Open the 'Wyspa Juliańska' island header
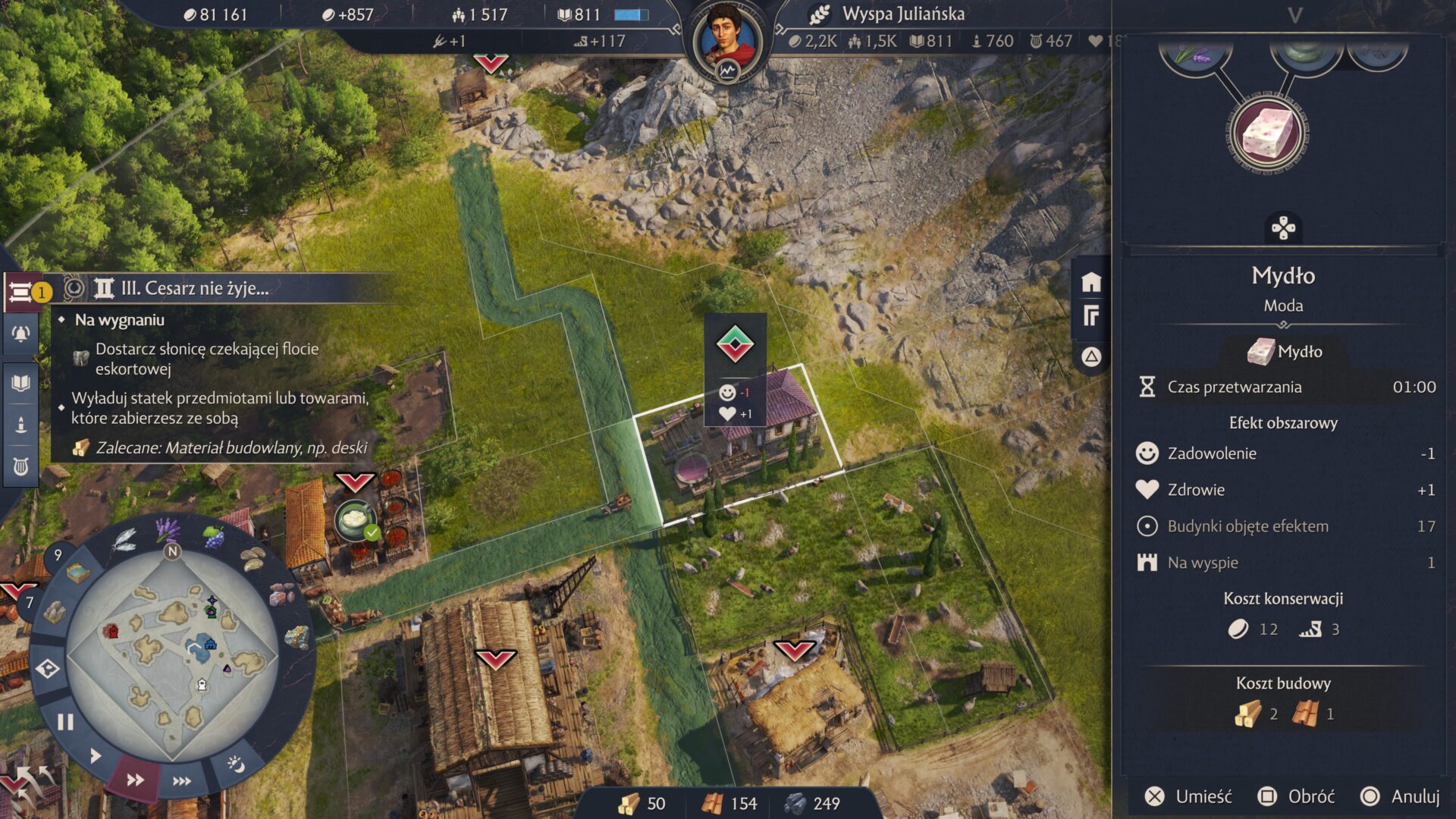1456x819 pixels. coord(902,14)
